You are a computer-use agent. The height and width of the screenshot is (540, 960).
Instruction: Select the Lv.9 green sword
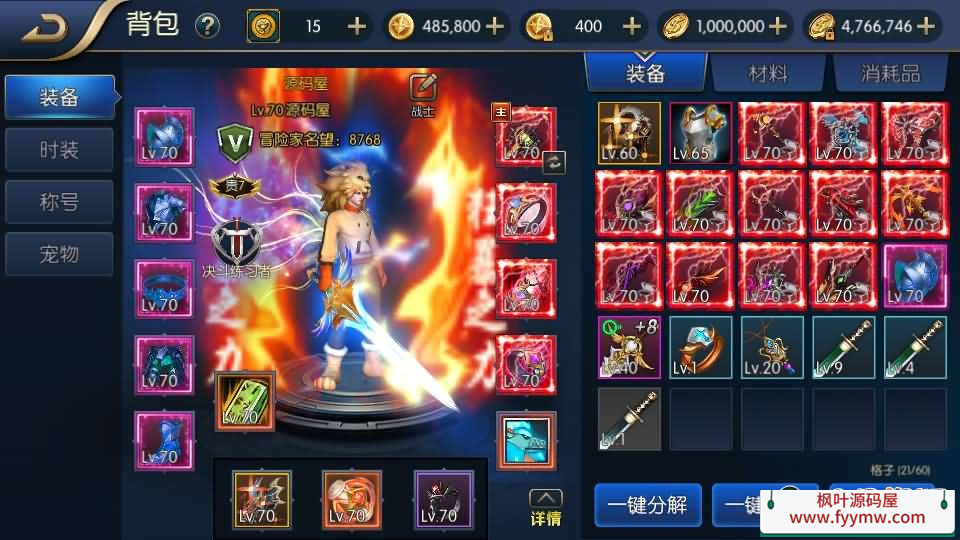843,347
